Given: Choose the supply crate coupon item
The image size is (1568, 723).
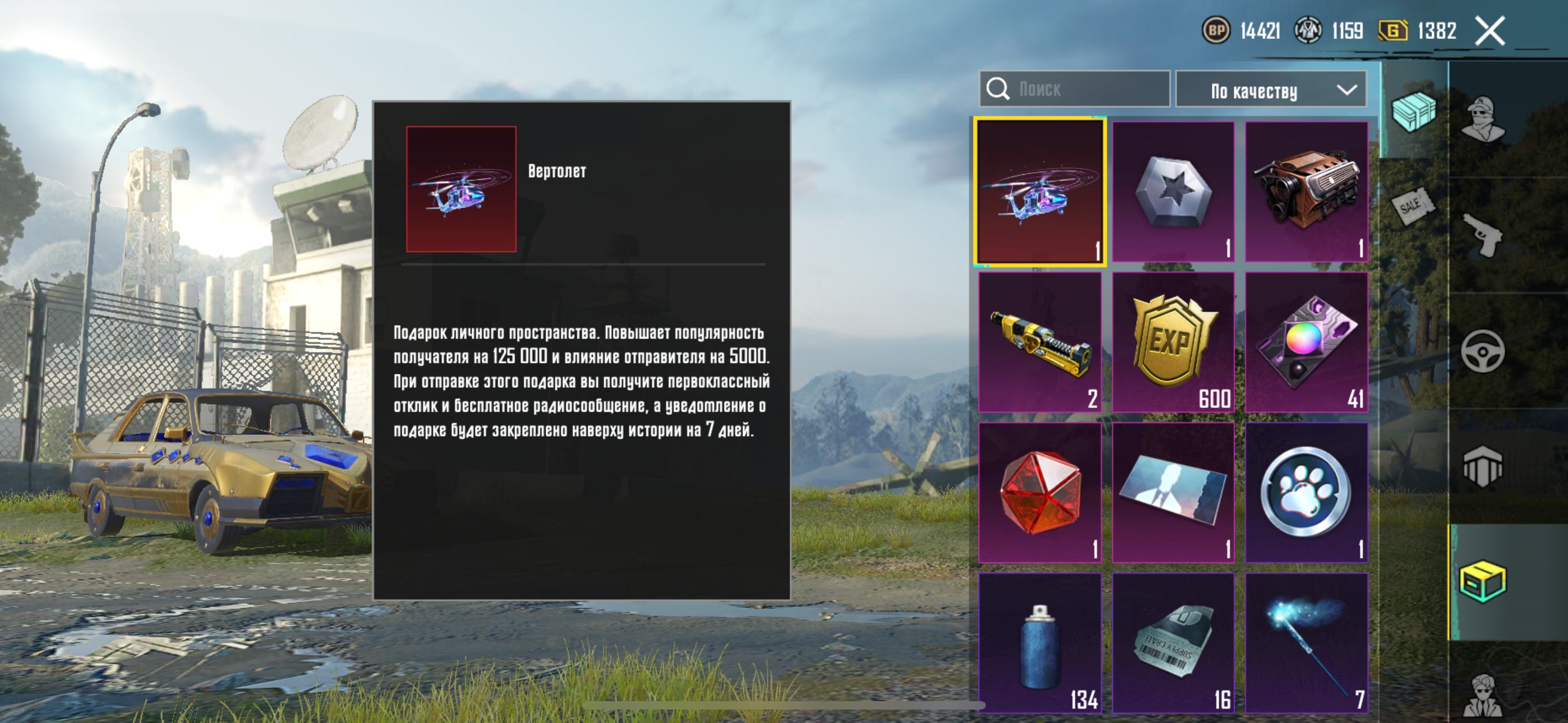Looking at the screenshot, I should point(1173,643).
